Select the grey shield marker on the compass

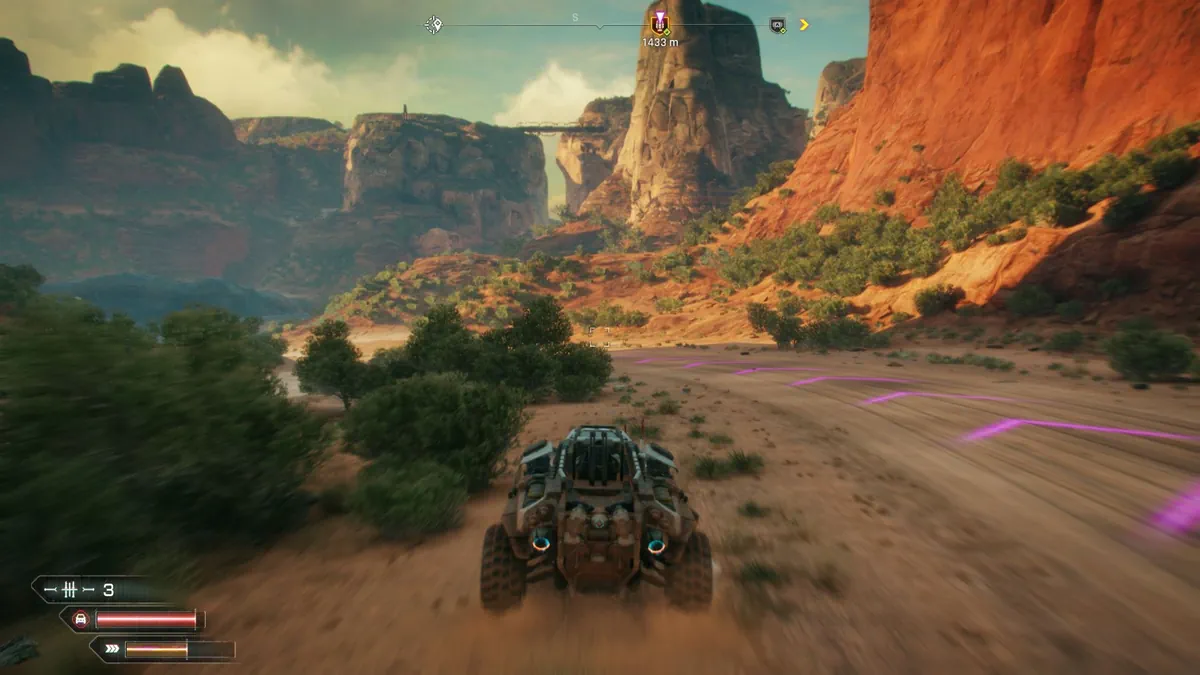pos(777,25)
